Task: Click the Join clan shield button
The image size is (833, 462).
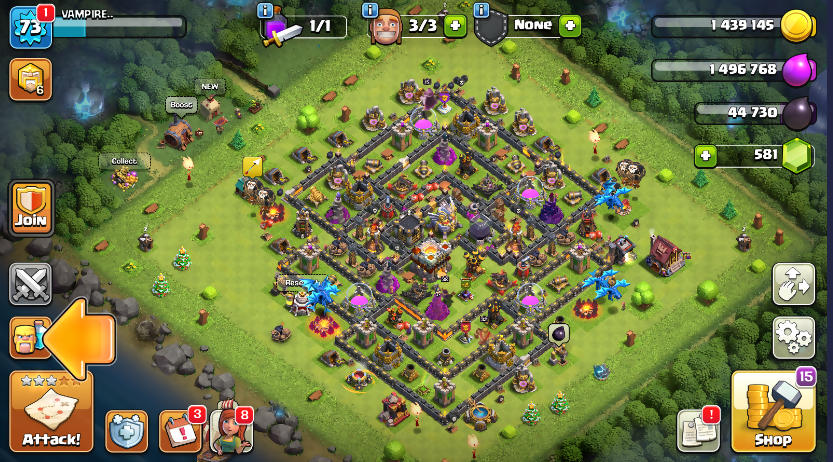Action: (30, 208)
